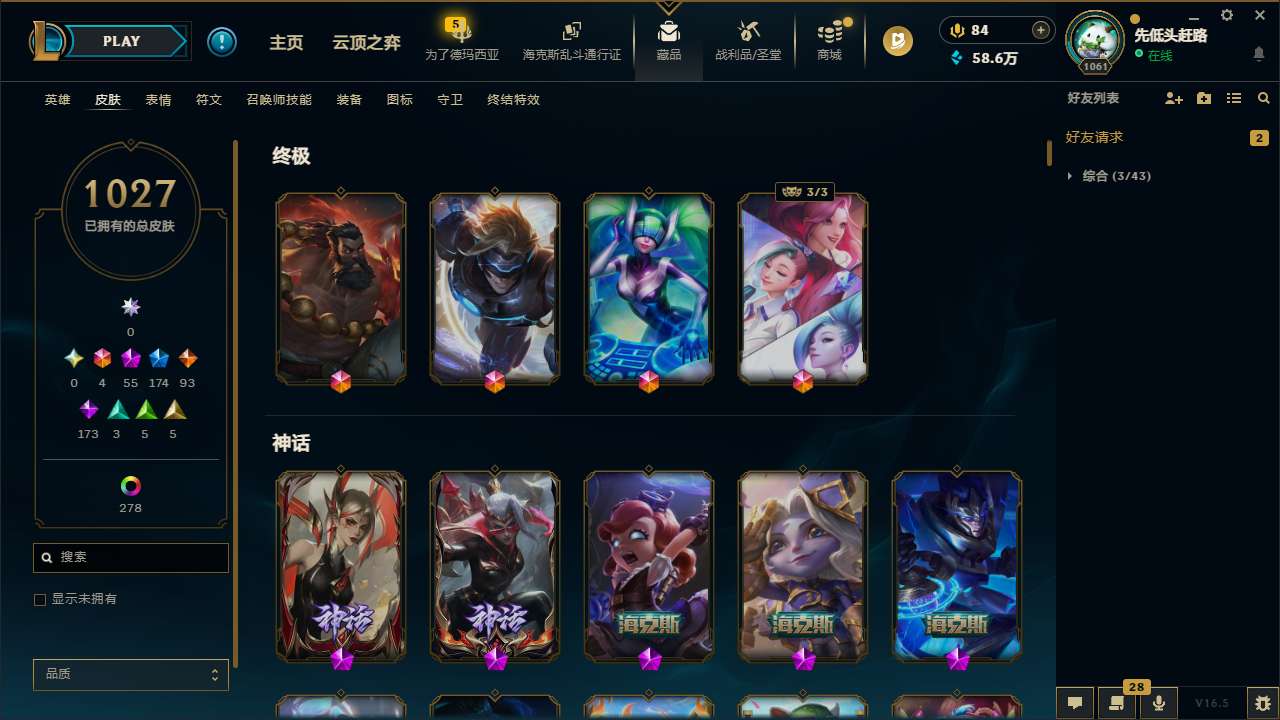
Task: Toggle the friends list view icon
Action: pyautogui.click(x=1233, y=97)
